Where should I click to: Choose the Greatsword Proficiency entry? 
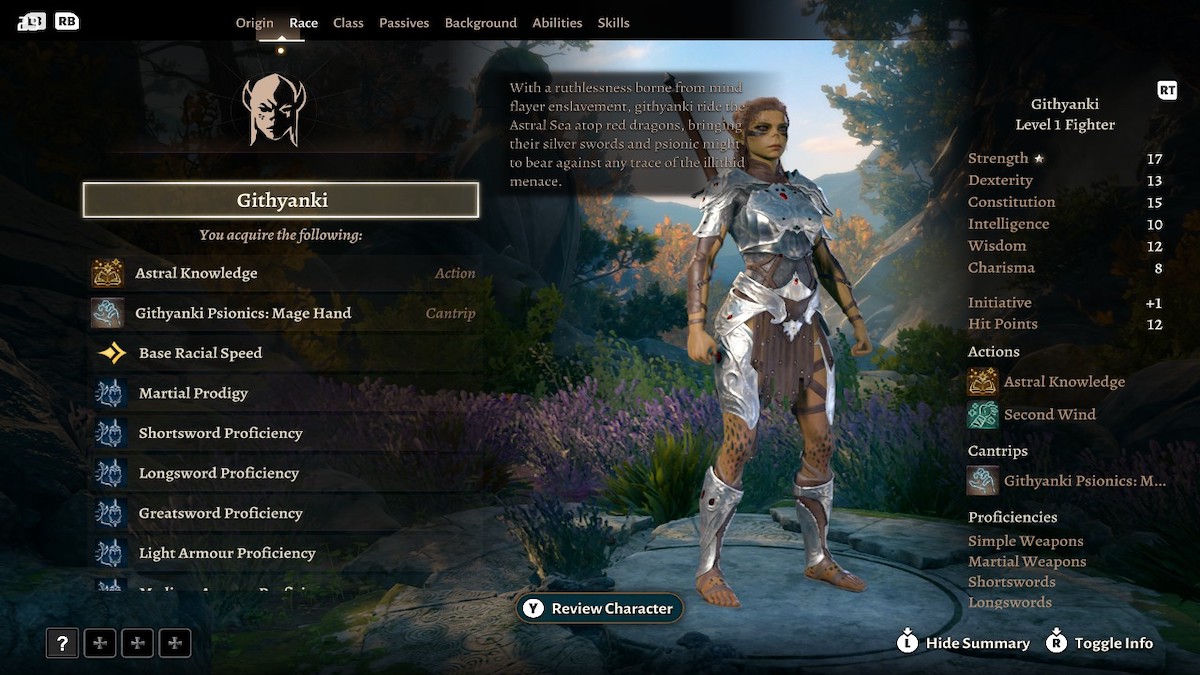pos(281,513)
